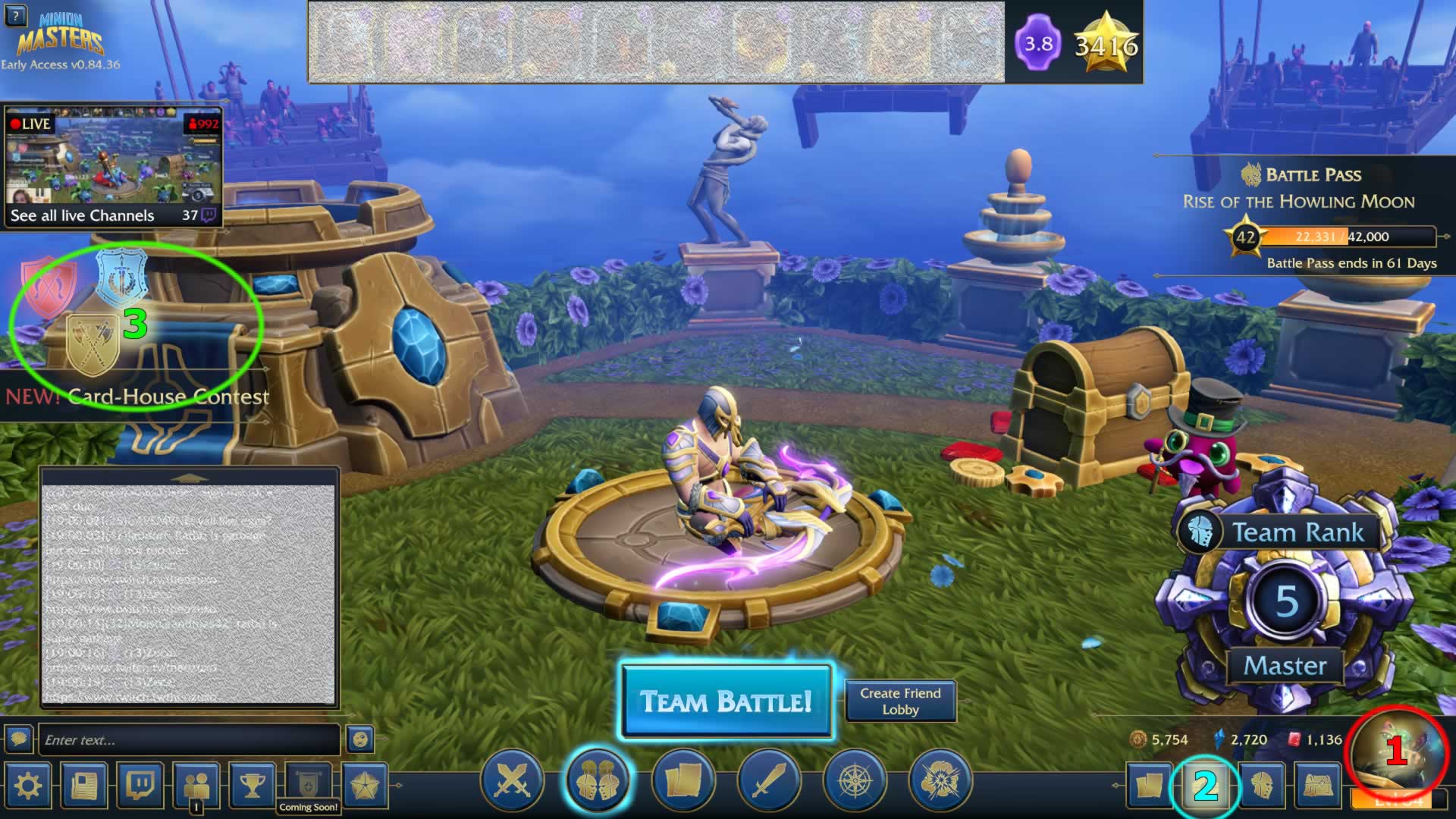Open the star badge icon
Image resolution: width=1456 pixels, height=819 pixels.
(x=364, y=785)
